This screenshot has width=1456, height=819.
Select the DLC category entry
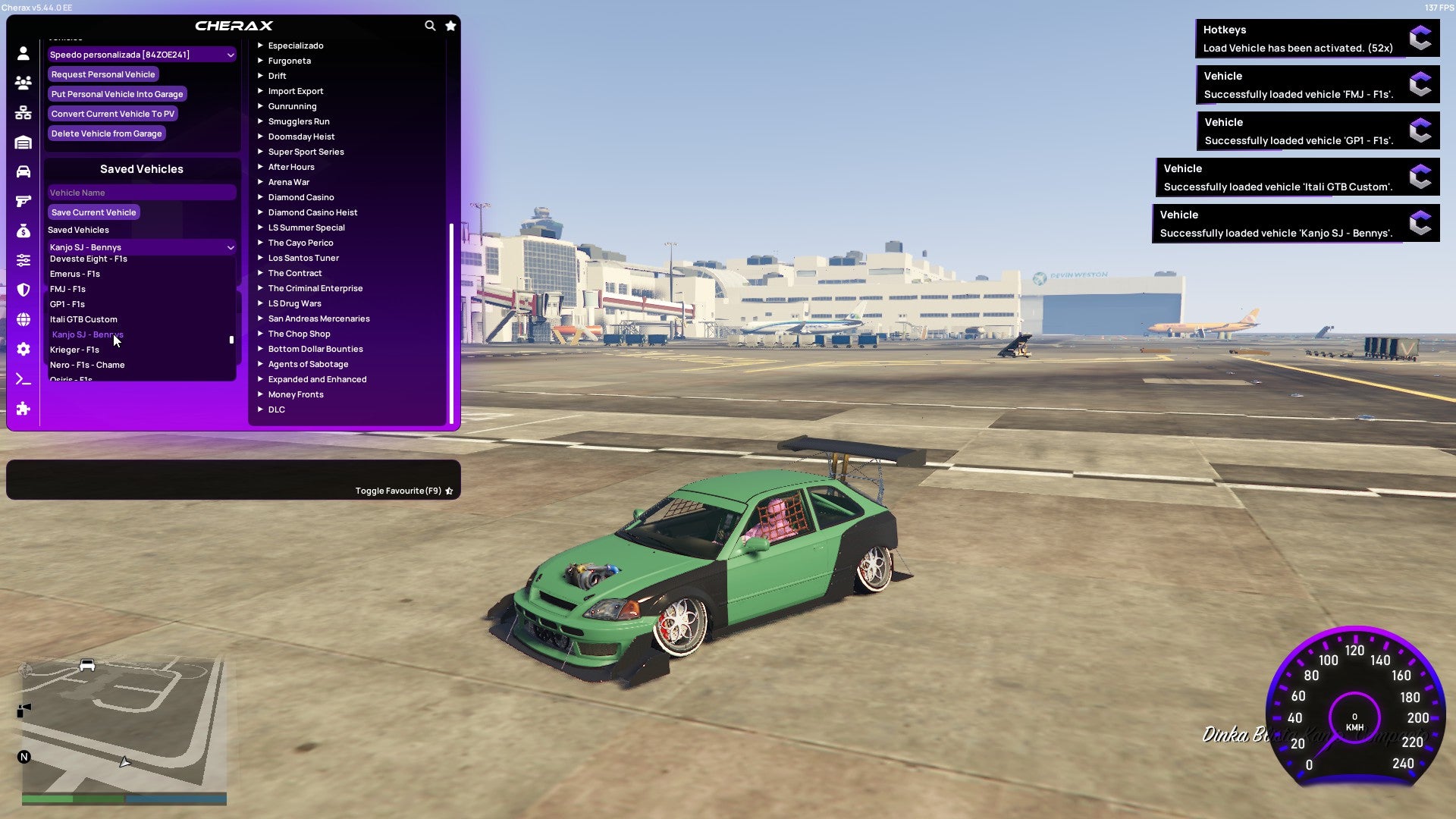click(276, 409)
